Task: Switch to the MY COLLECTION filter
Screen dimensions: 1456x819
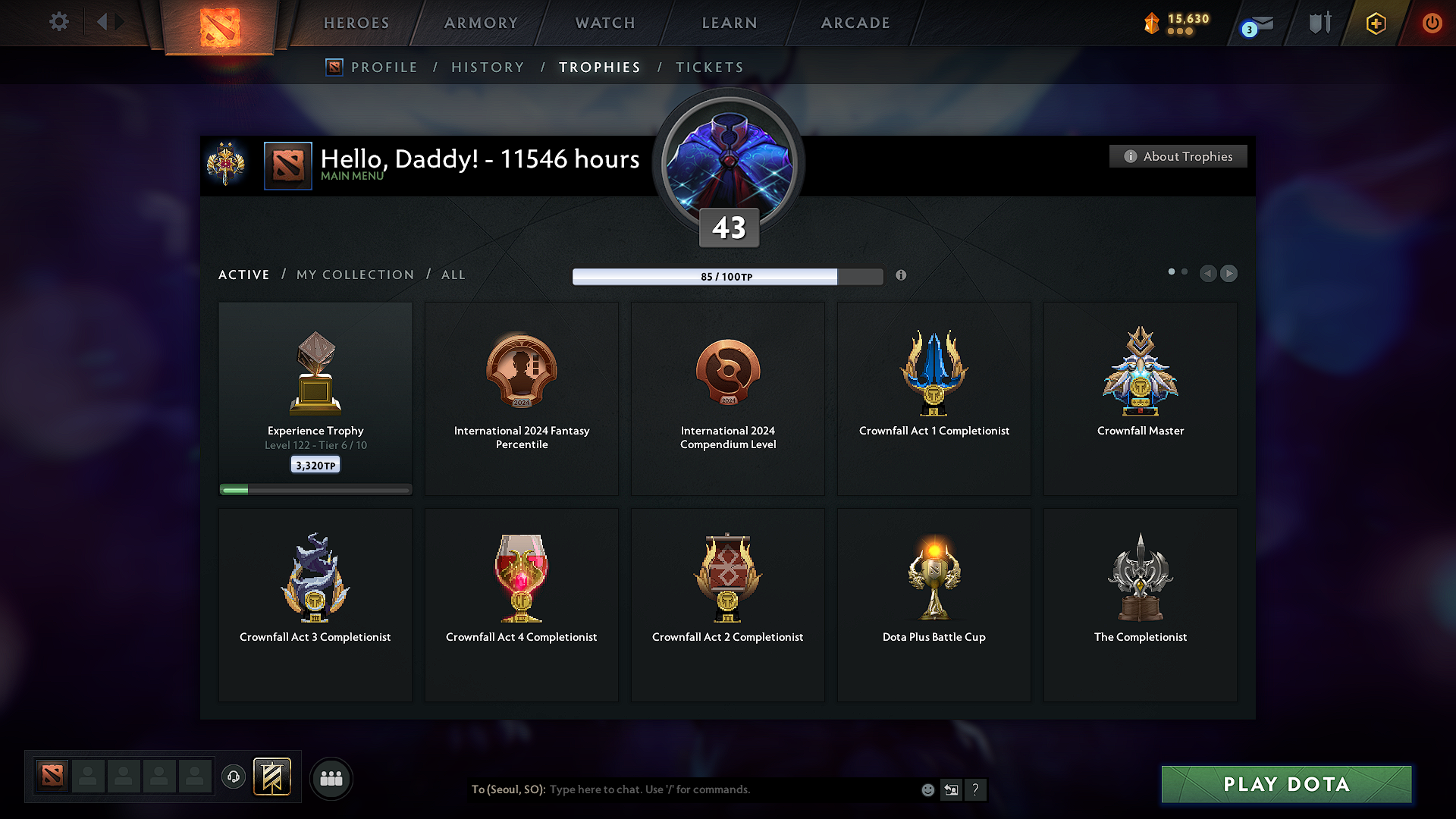Action: (x=354, y=275)
